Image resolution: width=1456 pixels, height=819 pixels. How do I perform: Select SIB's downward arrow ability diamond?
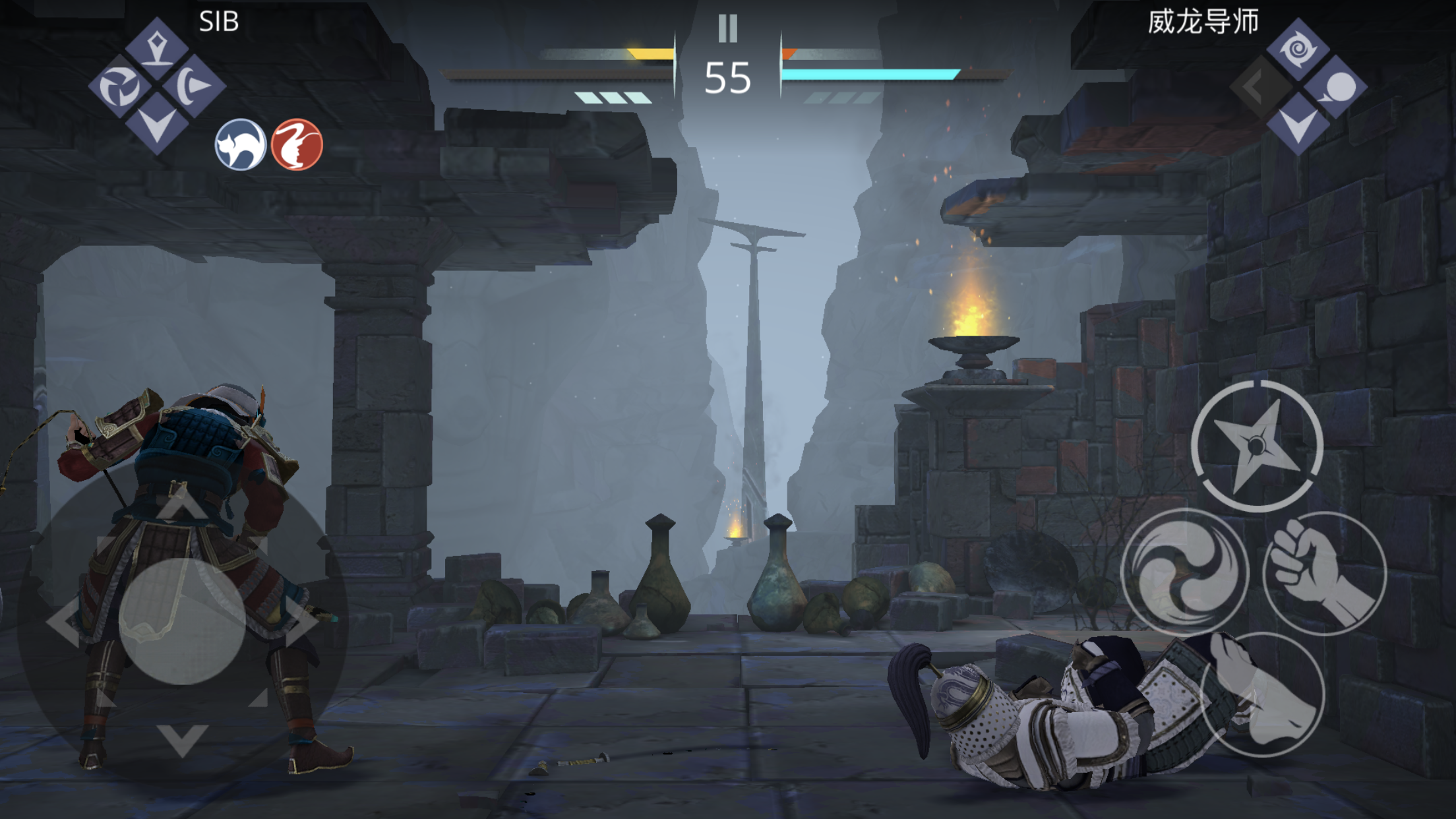tap(157, 125)
